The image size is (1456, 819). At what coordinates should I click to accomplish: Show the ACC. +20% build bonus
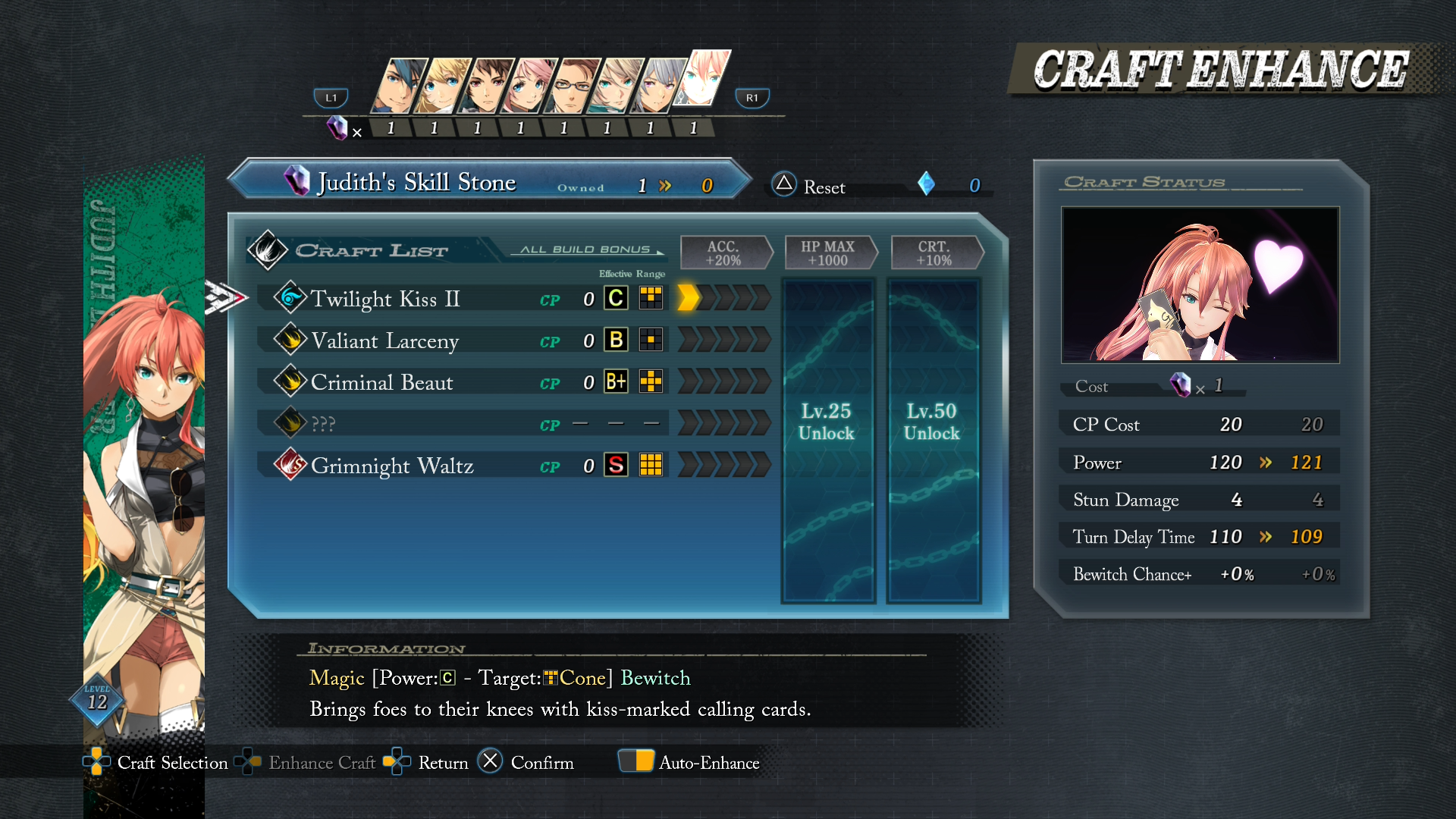click(723, 253)
